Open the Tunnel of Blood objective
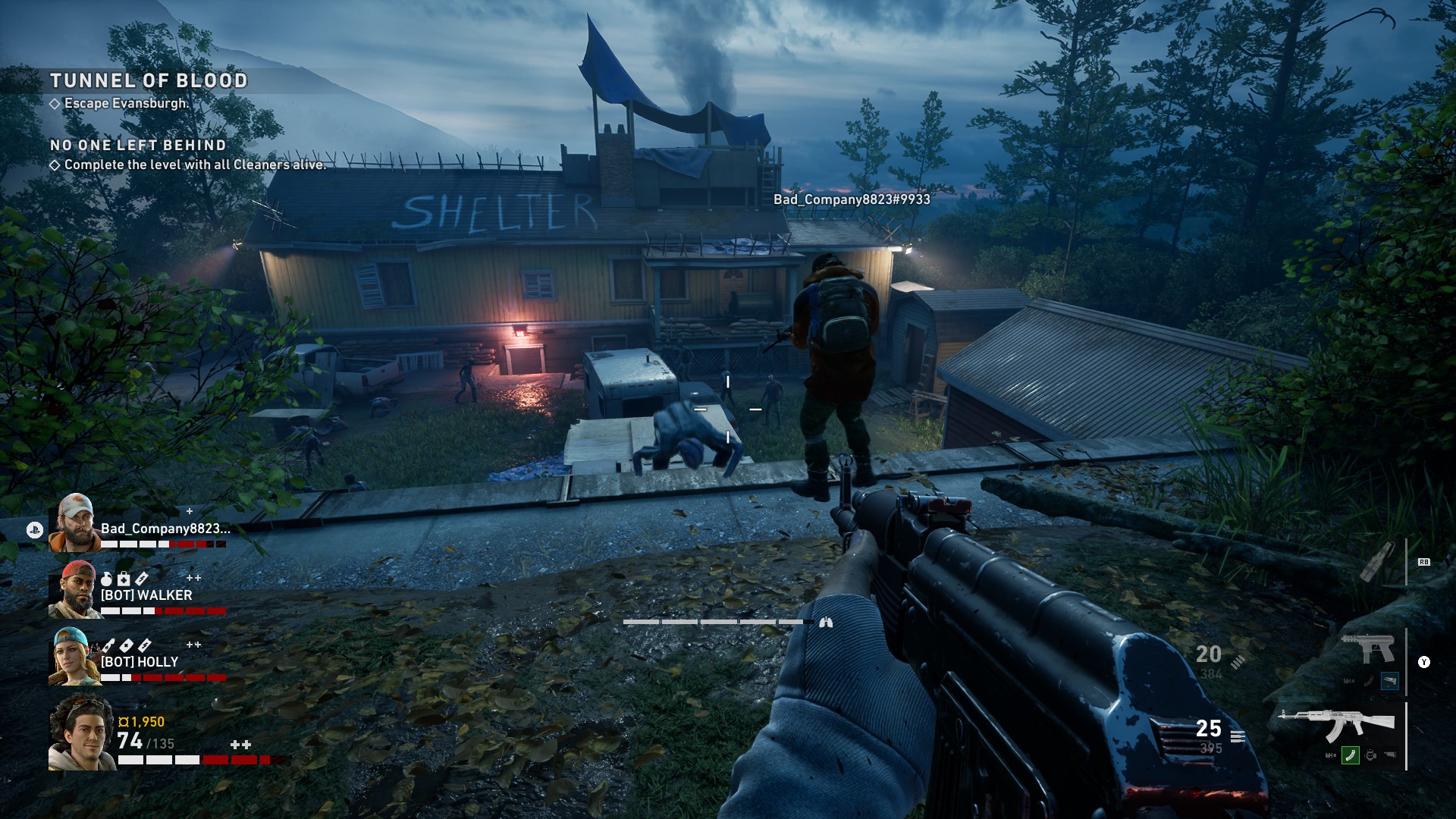The height and width of the screenshot is (819, 1456). tap(149, 81)
